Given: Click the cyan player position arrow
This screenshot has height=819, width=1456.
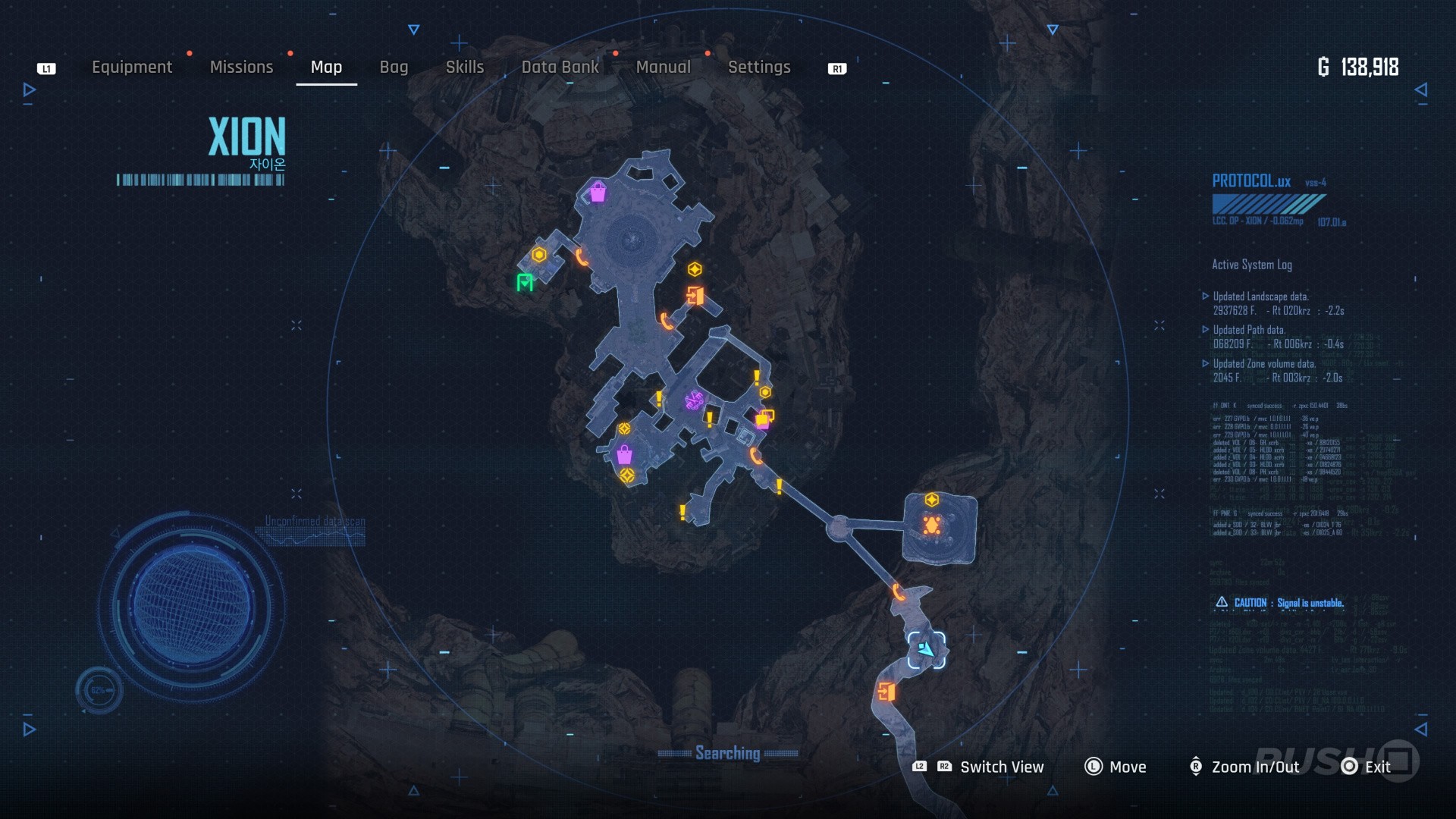Looking at the screenshot, I should [926, 650].
